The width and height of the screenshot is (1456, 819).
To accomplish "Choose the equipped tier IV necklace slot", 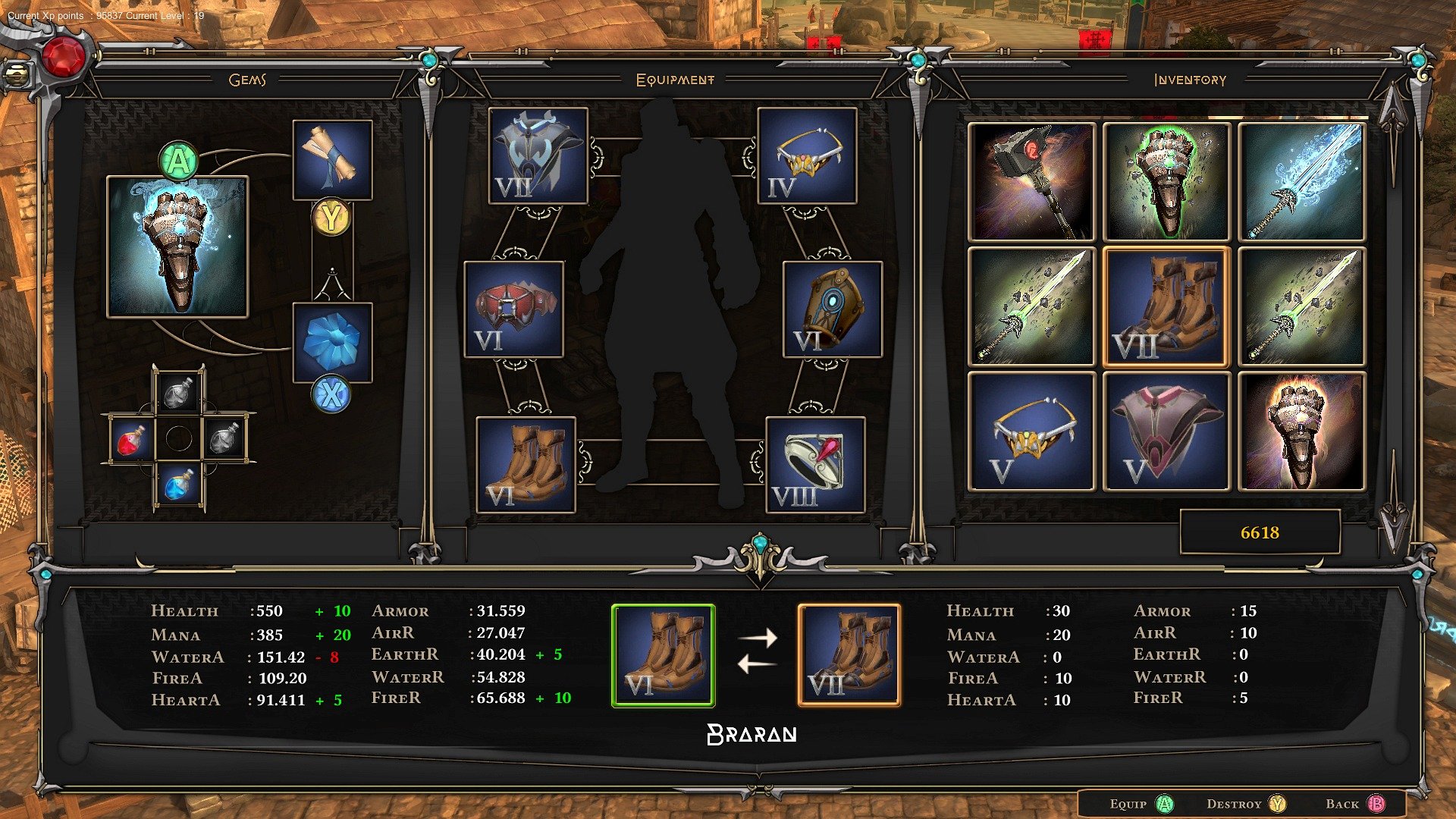I will 807,155.
